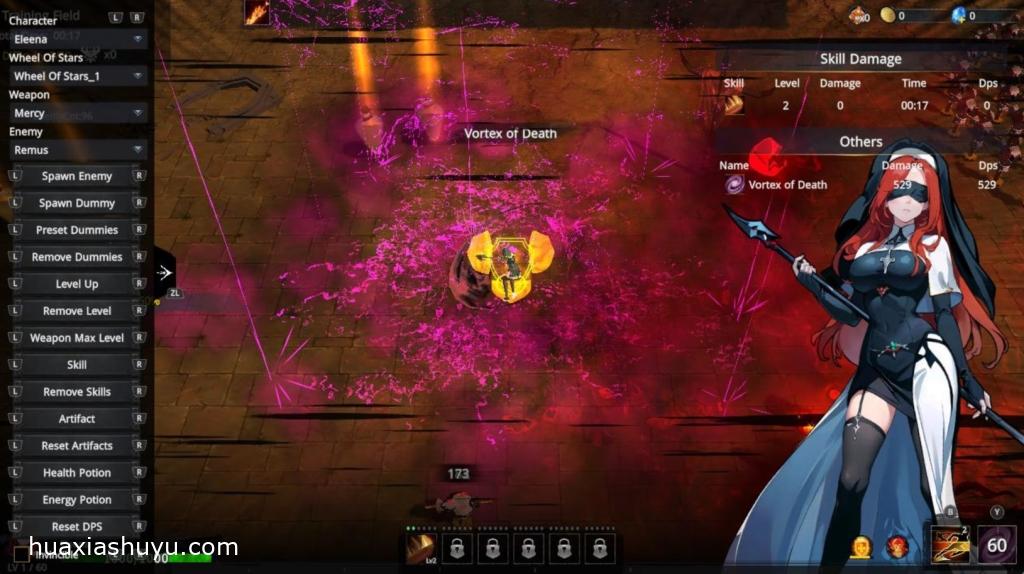Image resolution: width=1024 pixels, height=574 pixels.
Task: Reset DPS statistics
Action: coord(77,527)
